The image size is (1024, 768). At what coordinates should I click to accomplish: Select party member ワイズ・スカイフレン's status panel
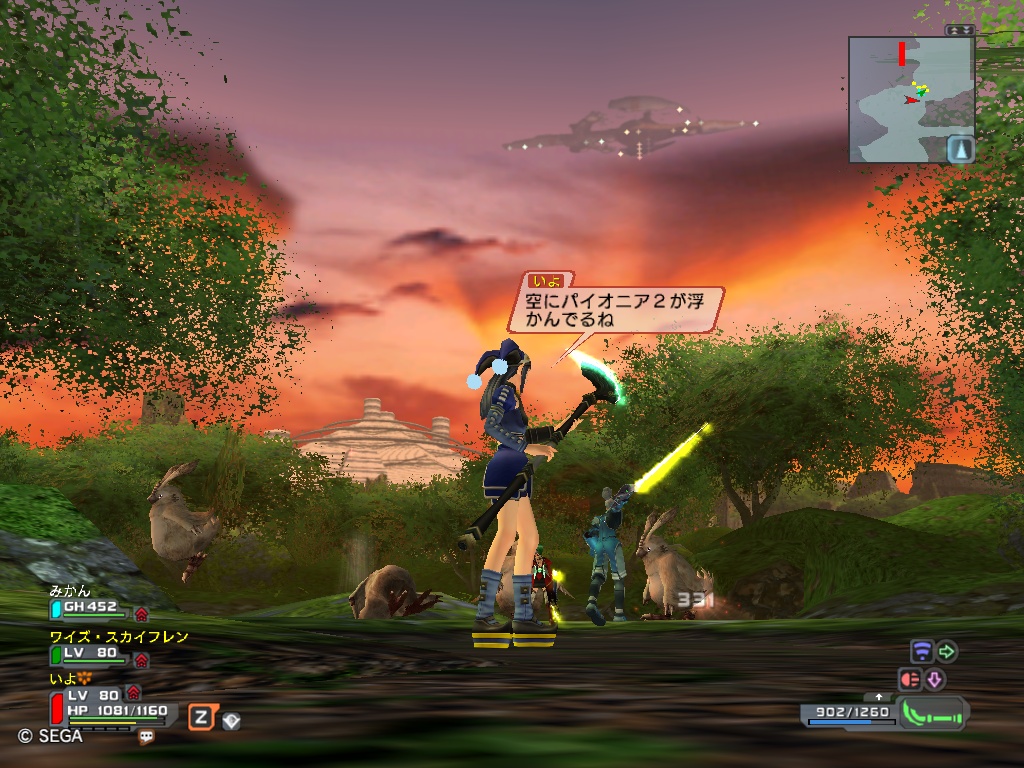(91, 655)
